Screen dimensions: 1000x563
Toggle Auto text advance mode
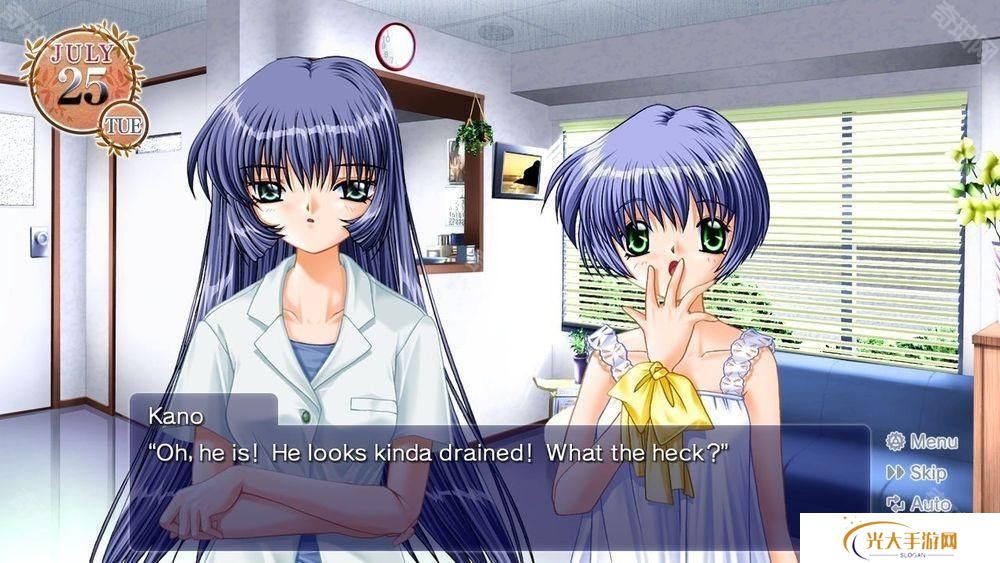click(918, 504)
